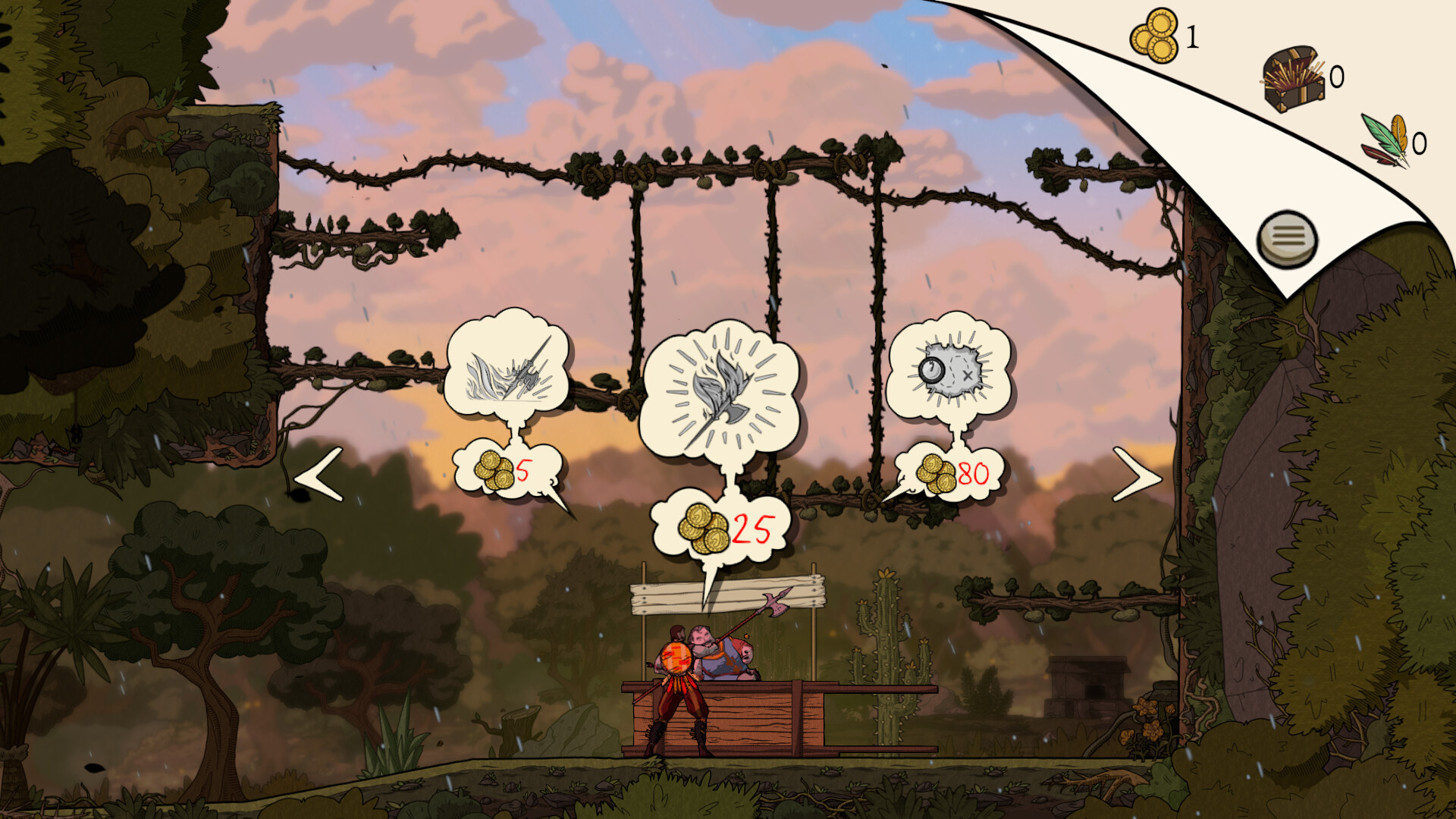Click the gold coins counter icon
The width and height of the screenshot is (1456, 819).
tap(1155, 35)
